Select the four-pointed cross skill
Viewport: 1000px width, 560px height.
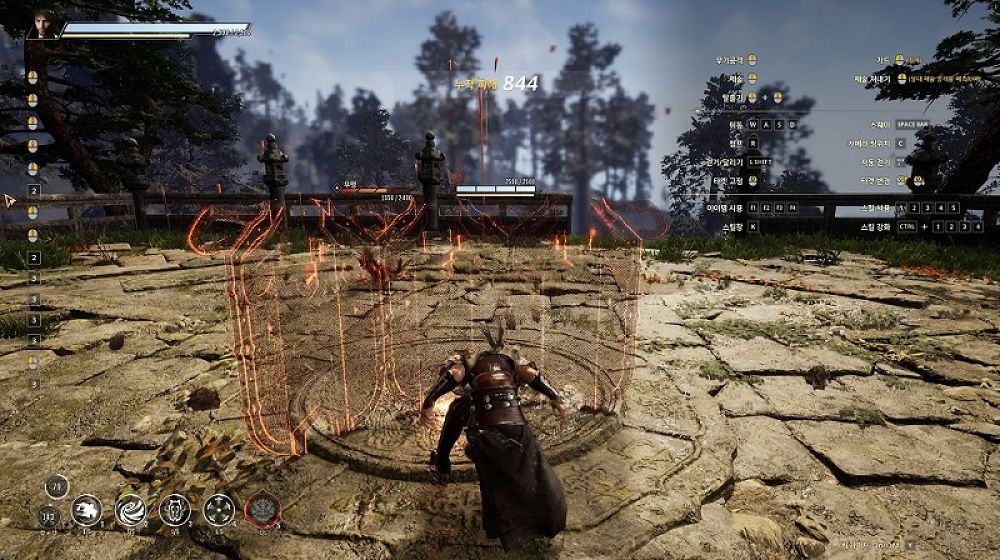[x=218, y=510]
